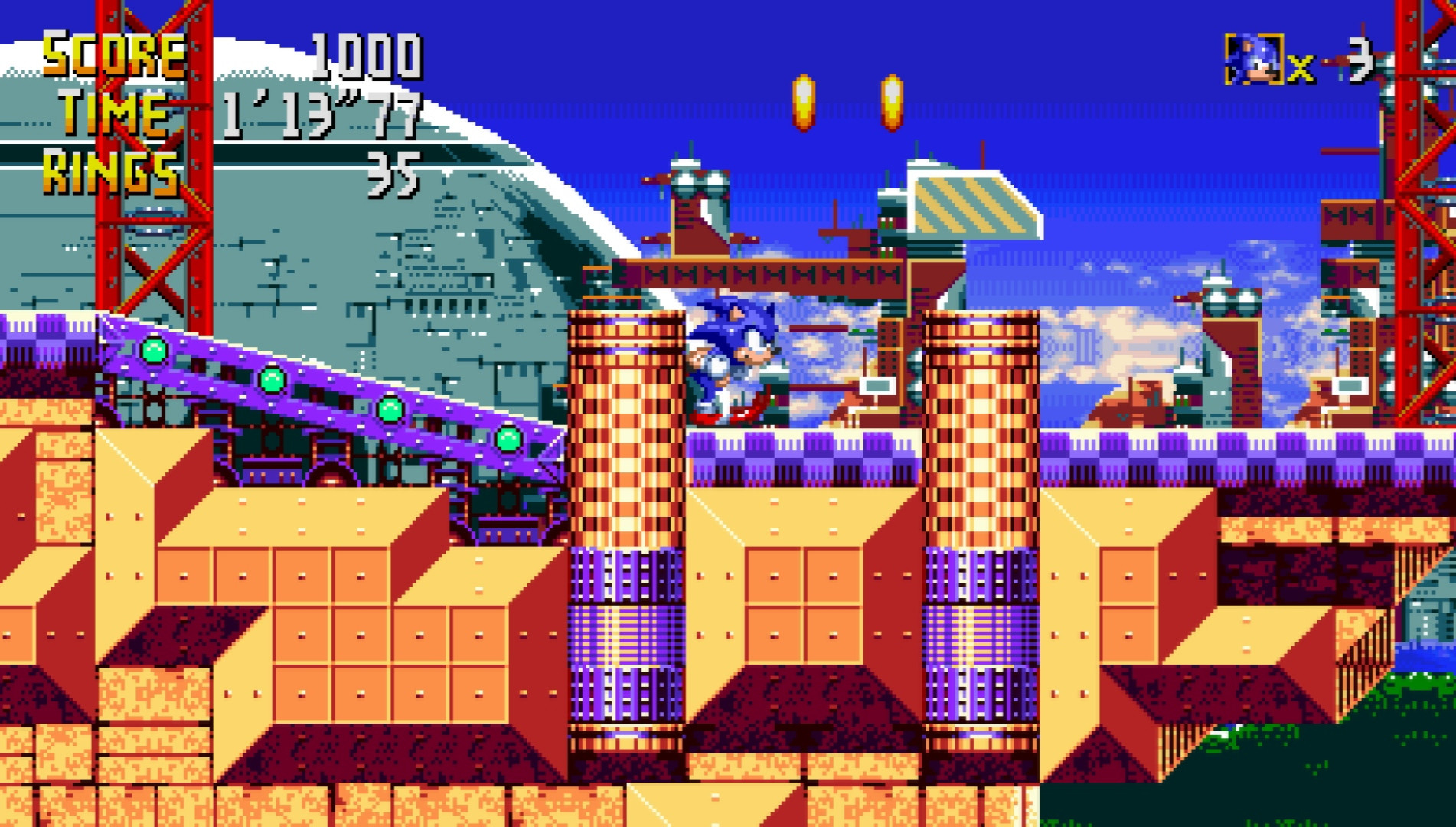Toggle the first green light on the purple rail
This screenshot has height=827, width=1456.
point(153,352)
